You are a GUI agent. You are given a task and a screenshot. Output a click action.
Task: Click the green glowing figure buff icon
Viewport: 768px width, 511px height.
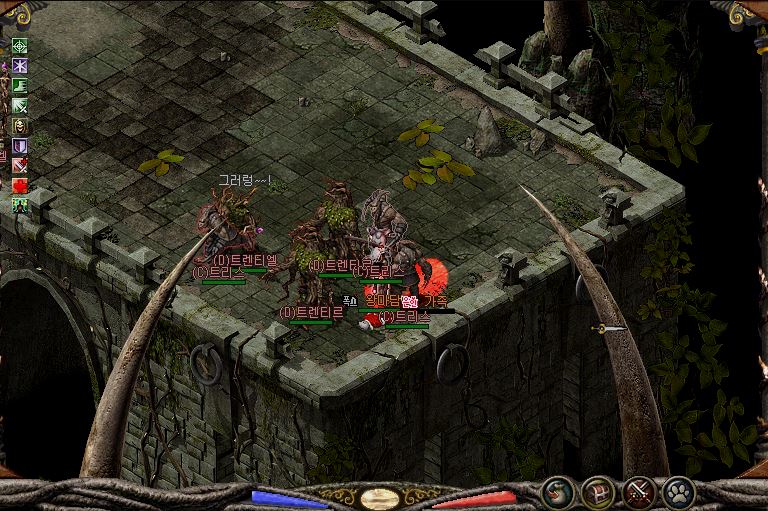(19, 205)
